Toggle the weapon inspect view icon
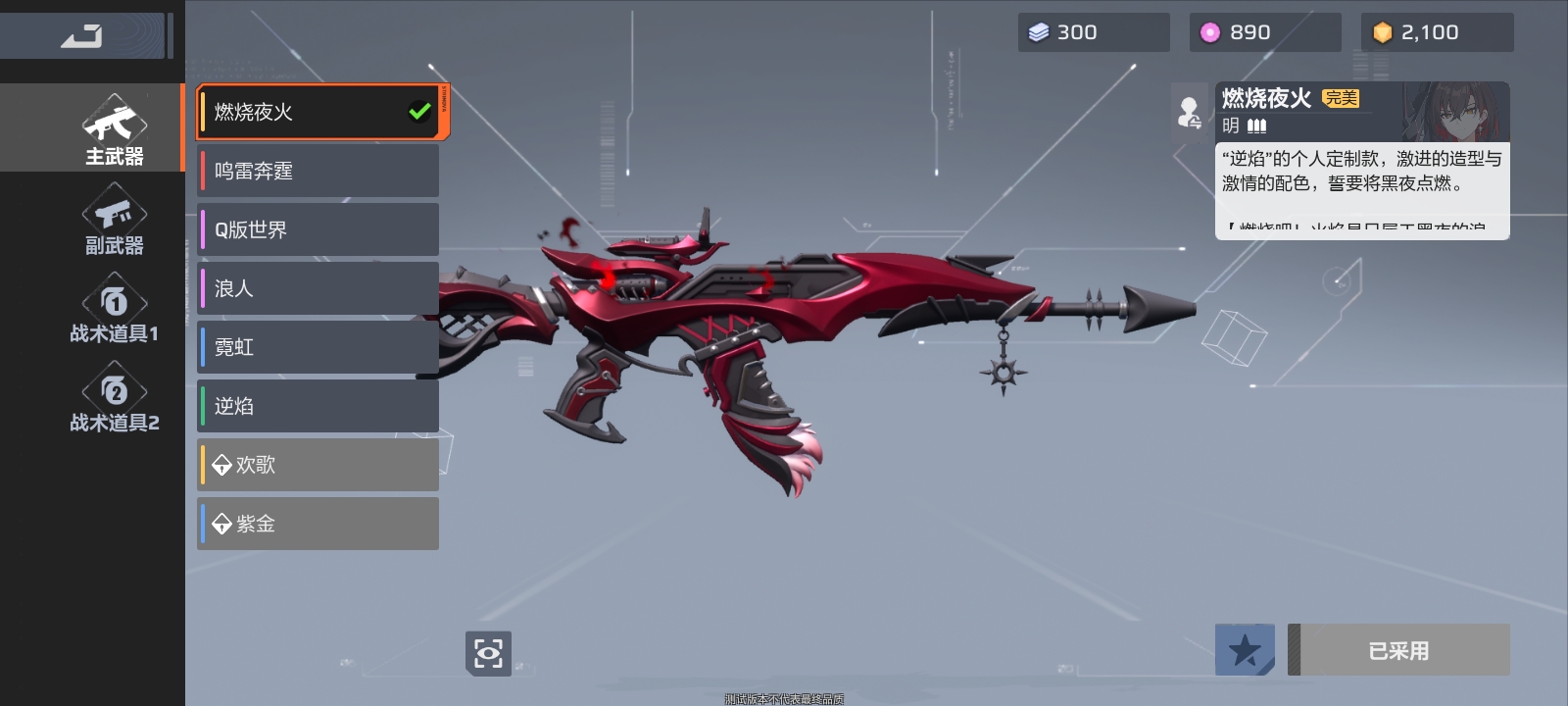Viewport: 1568px width, 706px height. [x=488, y=652]
